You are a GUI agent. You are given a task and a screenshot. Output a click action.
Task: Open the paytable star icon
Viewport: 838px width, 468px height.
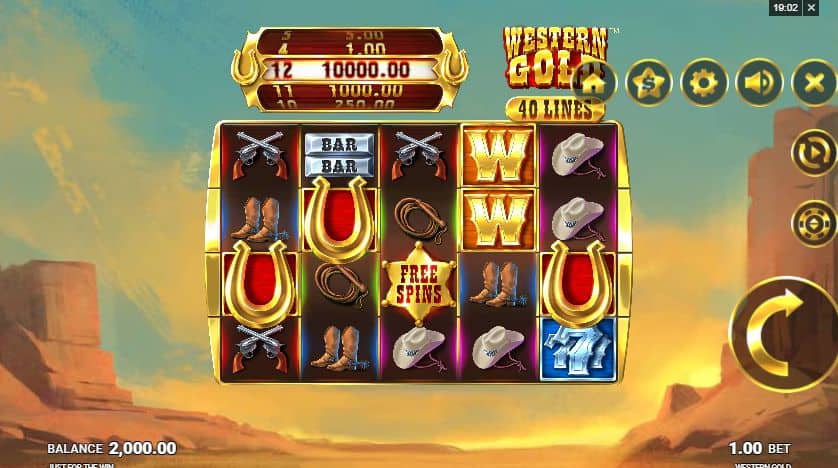point(649,83)
